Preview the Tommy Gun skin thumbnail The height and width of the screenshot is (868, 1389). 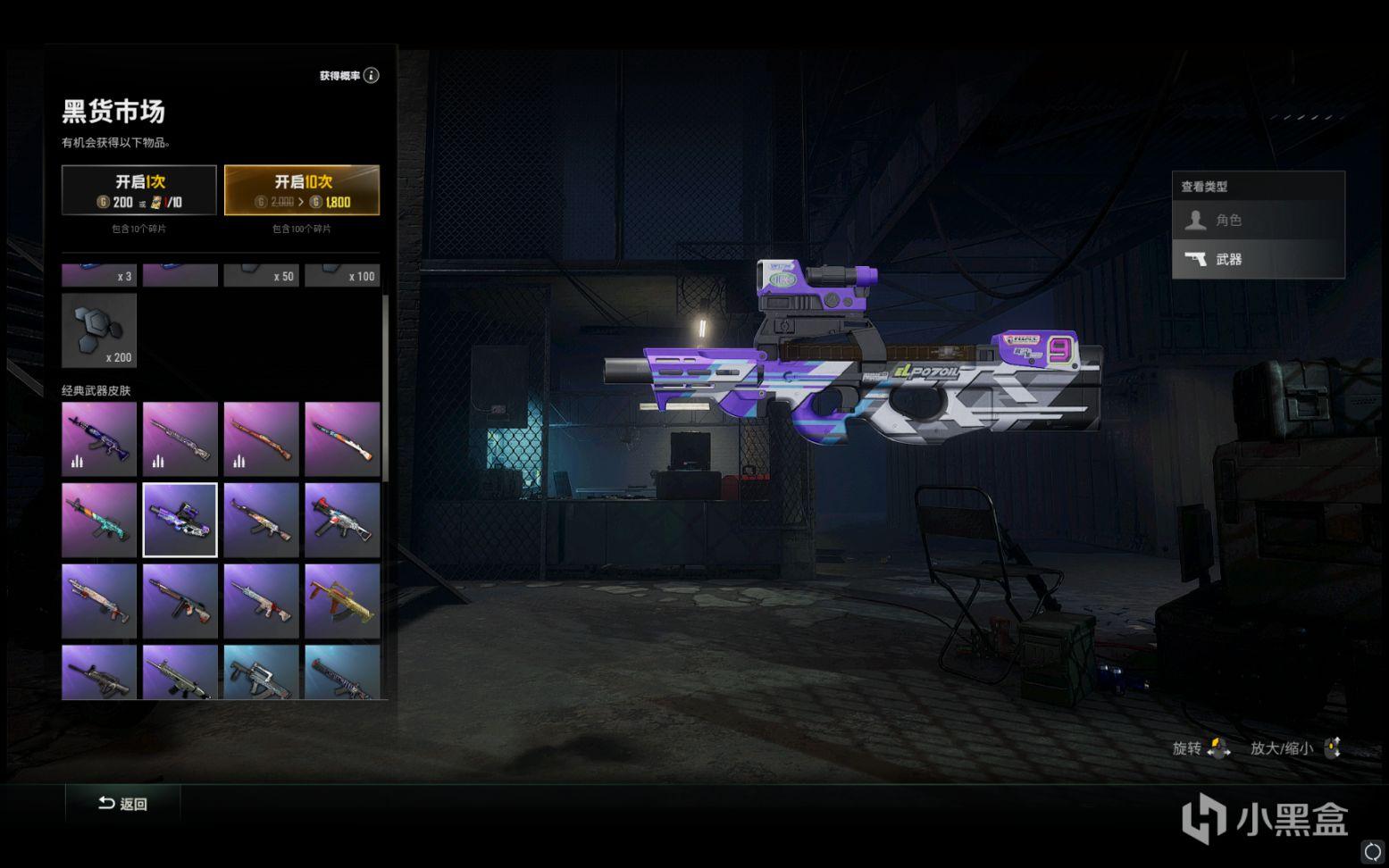pos(180,600)
